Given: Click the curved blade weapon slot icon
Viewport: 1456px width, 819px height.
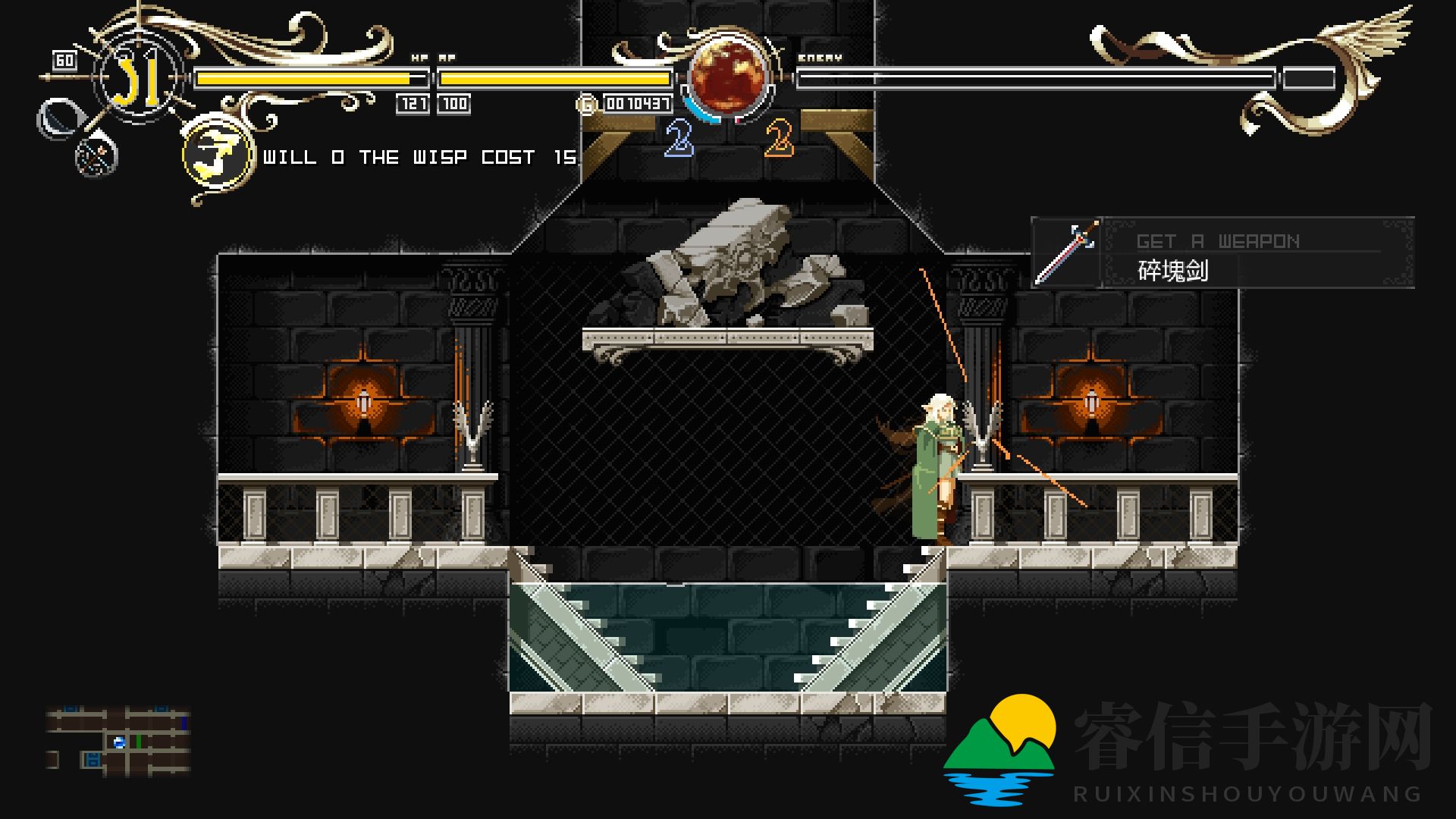Looking at the screenshot, I should pyautogui.click(x=57, y=119).
